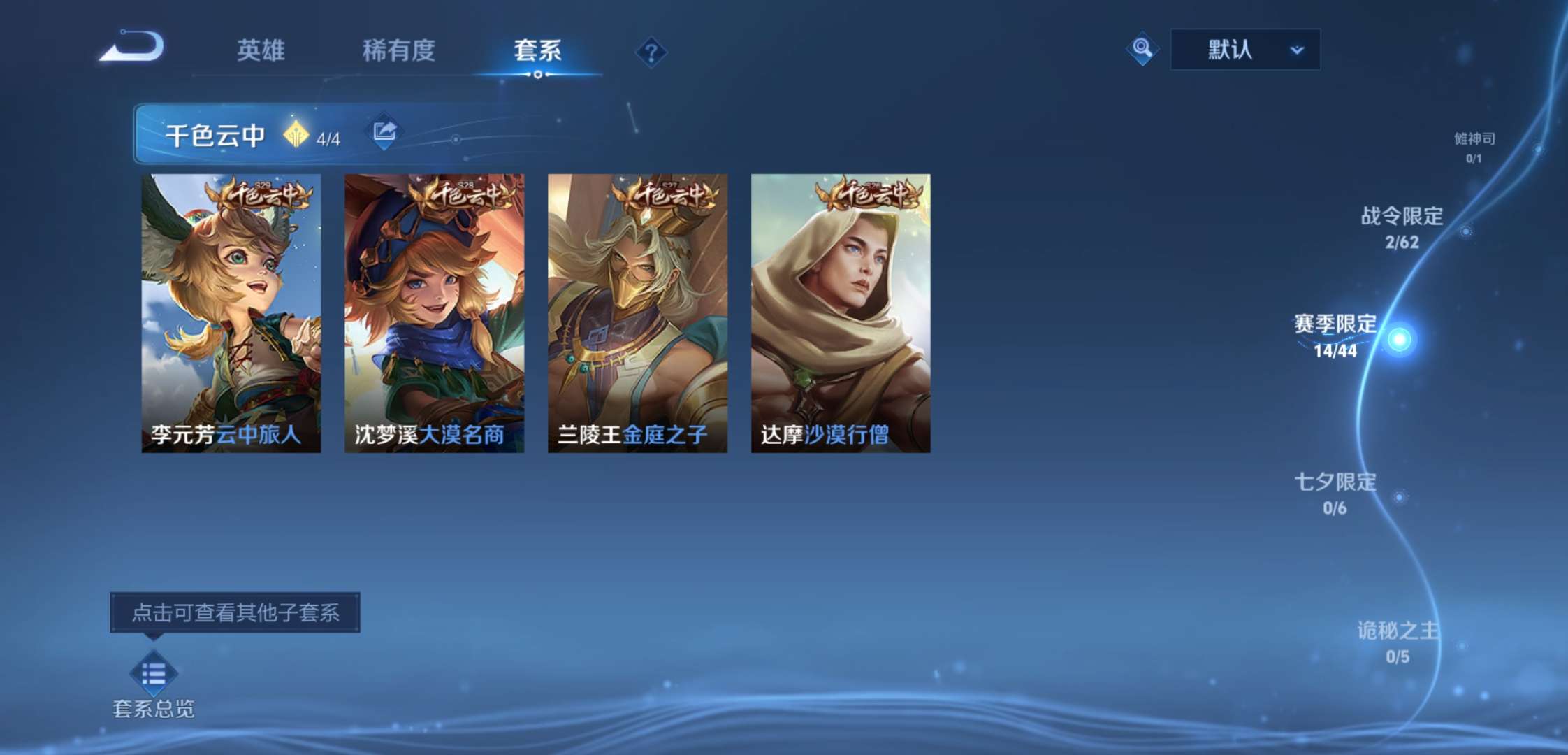Select the 套系 tab
This screenshot has height=755, width=1568.
[537, 51]
